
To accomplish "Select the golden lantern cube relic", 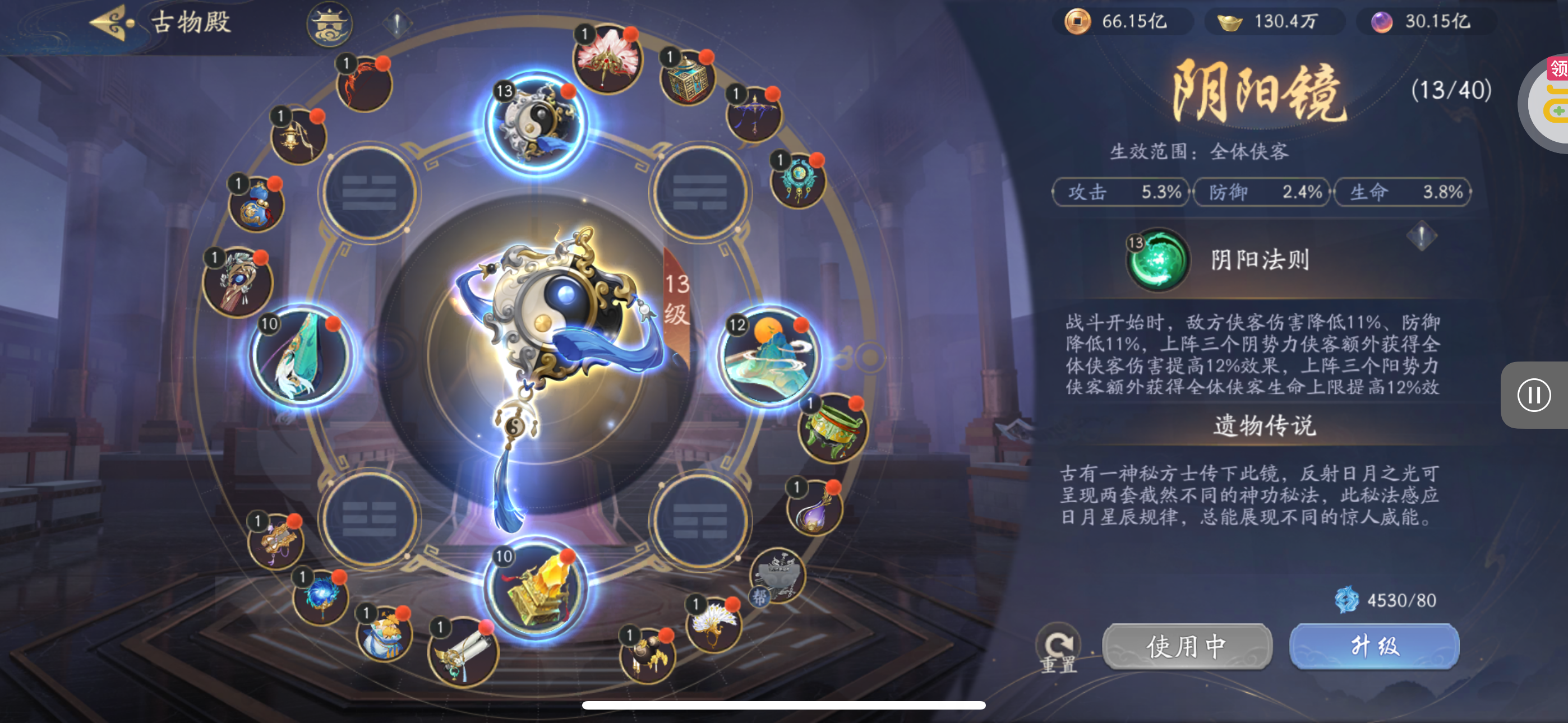I will pyautogui.click(x=689, y=79).
